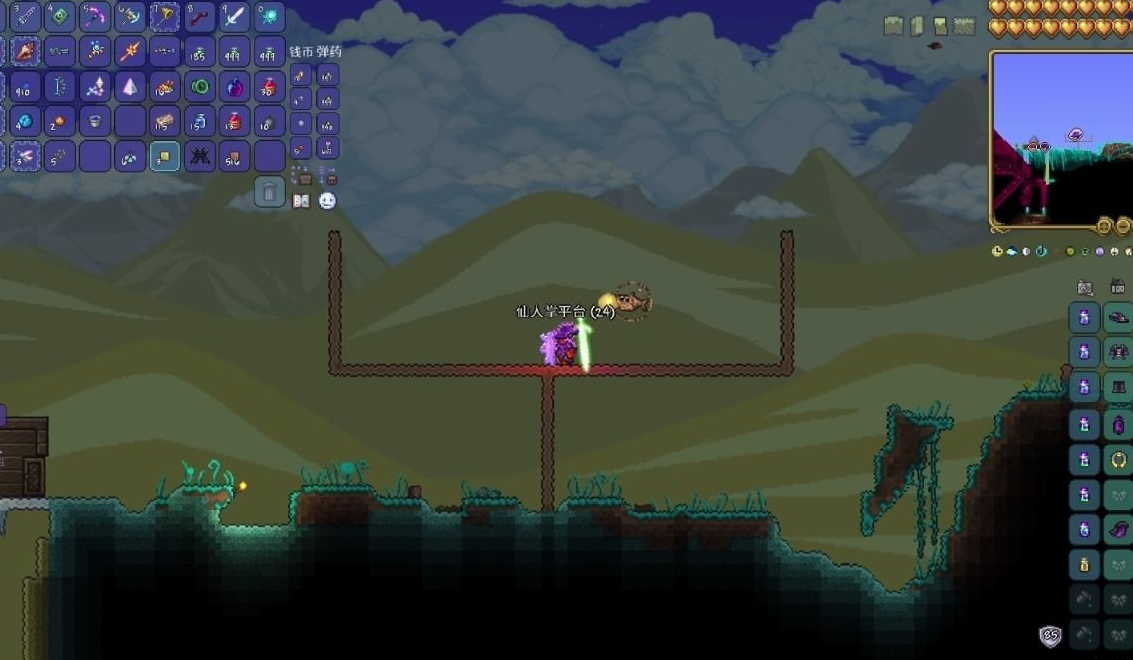The image size is (1133, 660).
Task: Open the housing menu house icon
Action: click(1117, 288)
